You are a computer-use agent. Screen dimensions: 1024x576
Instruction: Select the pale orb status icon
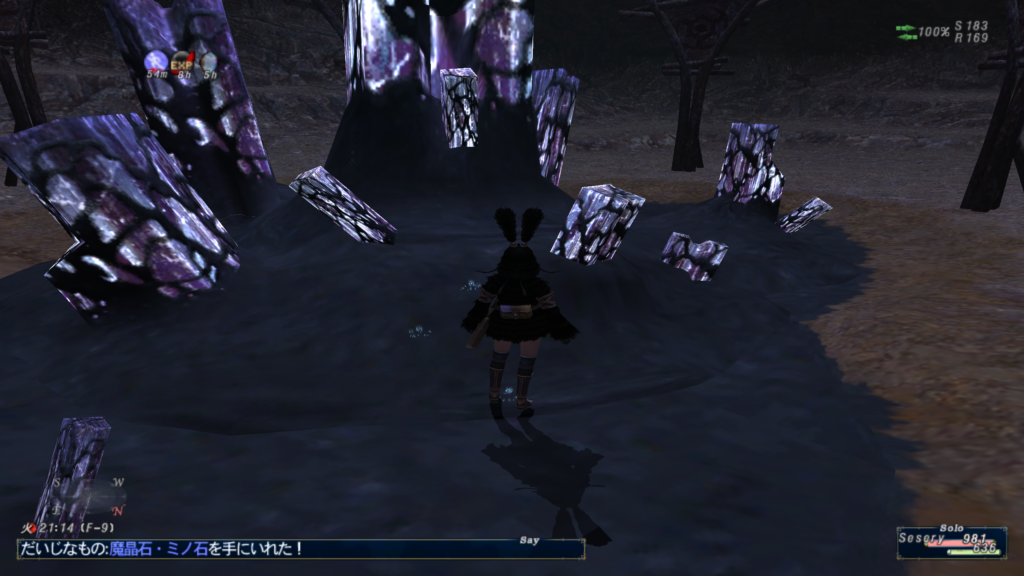click(208, 61)
